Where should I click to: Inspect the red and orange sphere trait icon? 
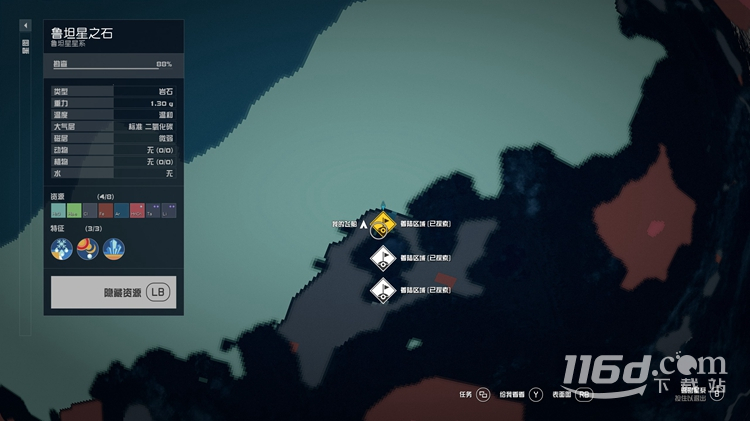point(88,248)
